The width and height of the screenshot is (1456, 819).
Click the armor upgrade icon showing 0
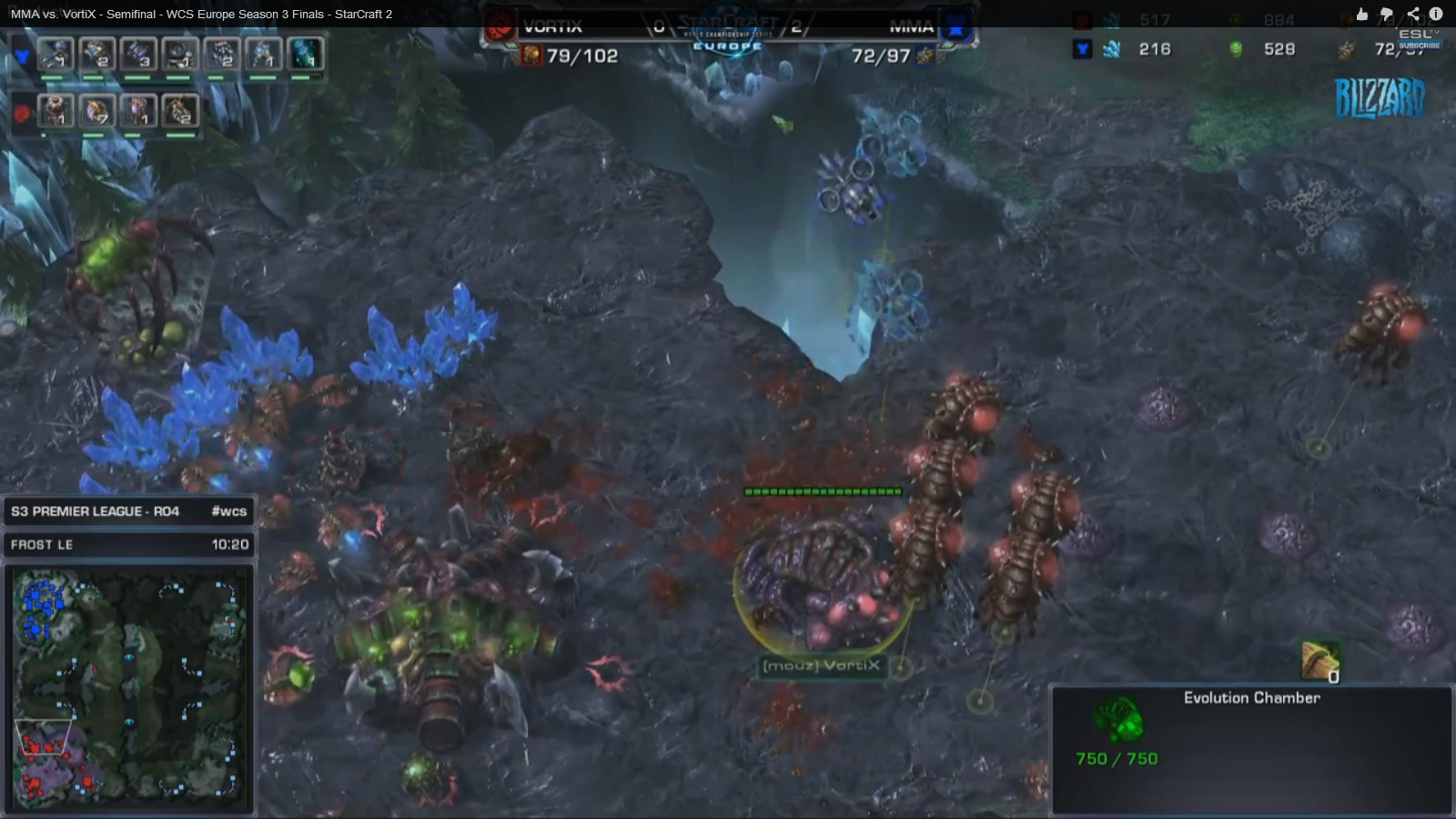1319,661
